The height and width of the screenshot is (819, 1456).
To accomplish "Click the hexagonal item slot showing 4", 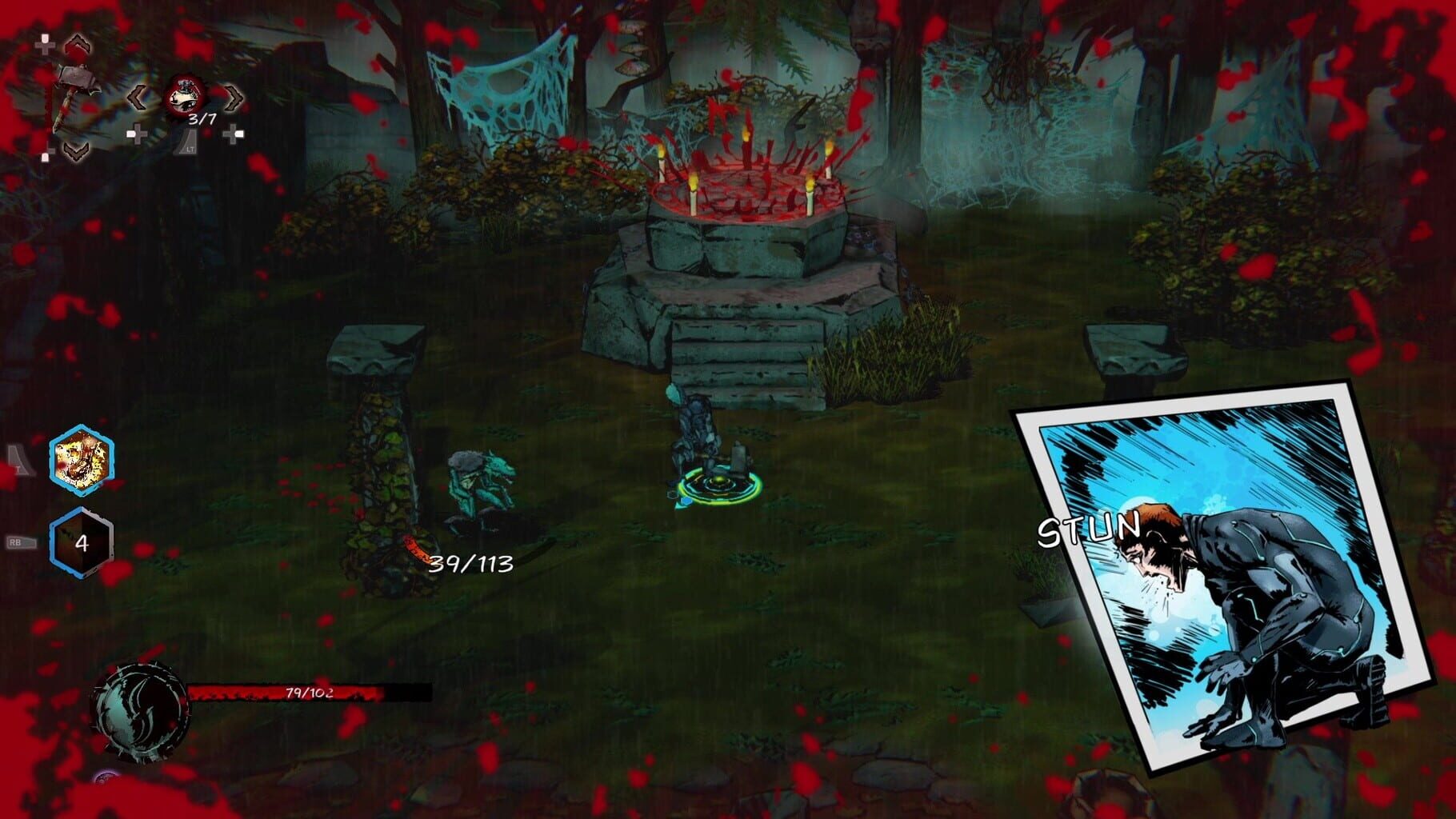I will [x=82, y=542].
